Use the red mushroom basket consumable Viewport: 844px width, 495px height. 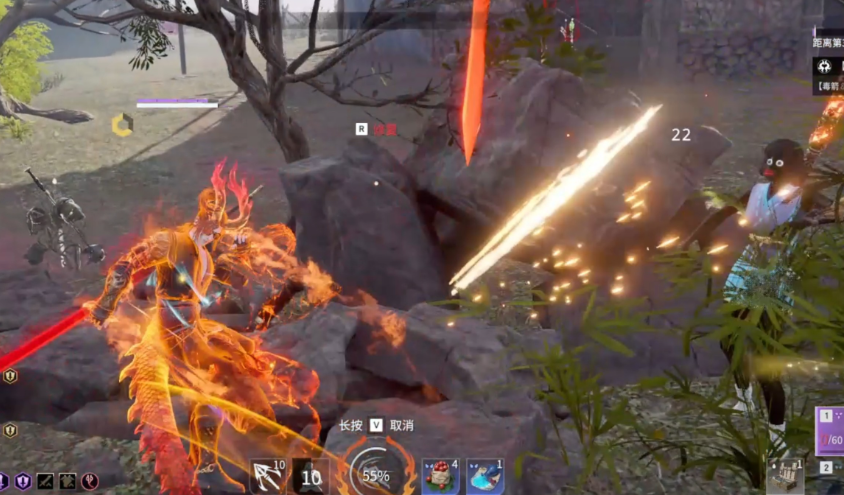pyautogui.click(x=440, y=476)
